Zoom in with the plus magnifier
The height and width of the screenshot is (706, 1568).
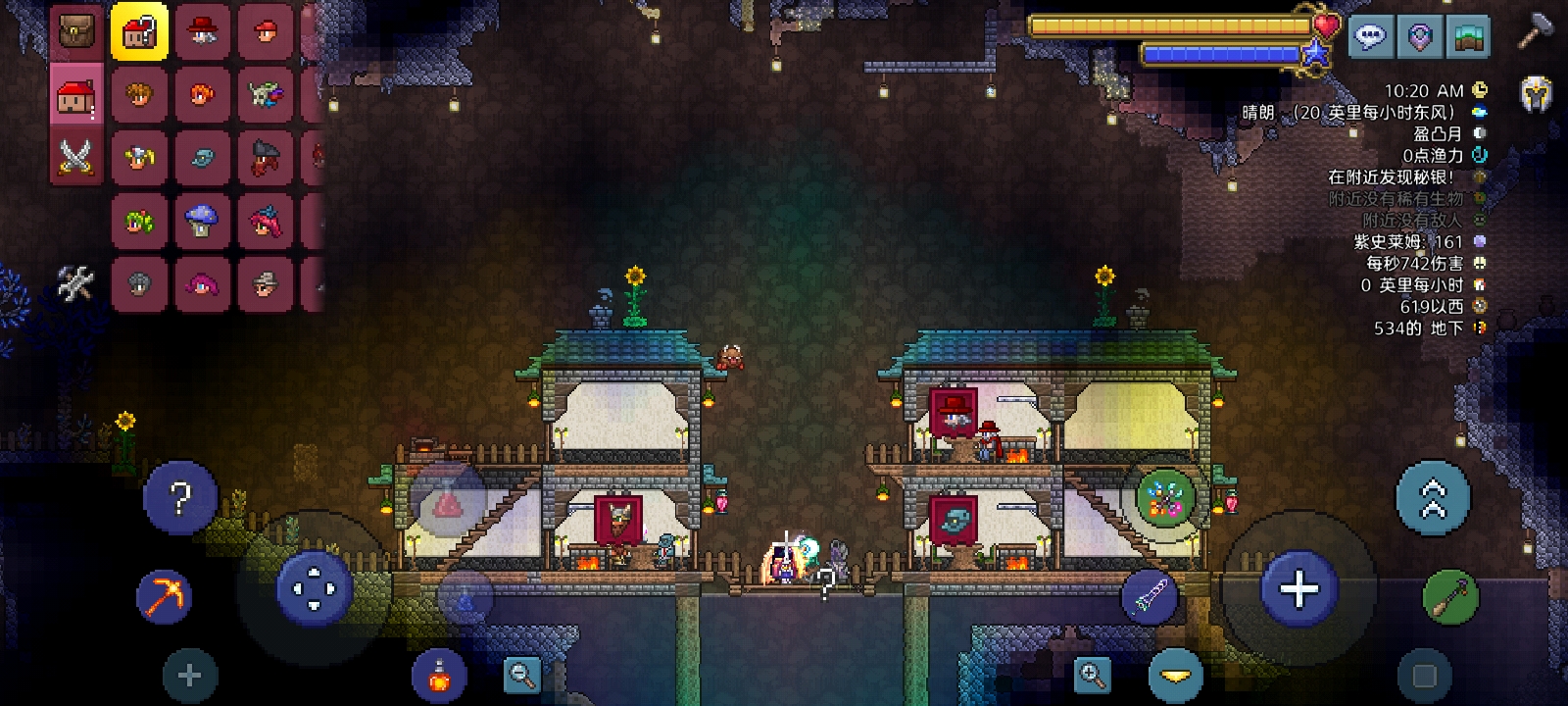tap(1092, 675)
